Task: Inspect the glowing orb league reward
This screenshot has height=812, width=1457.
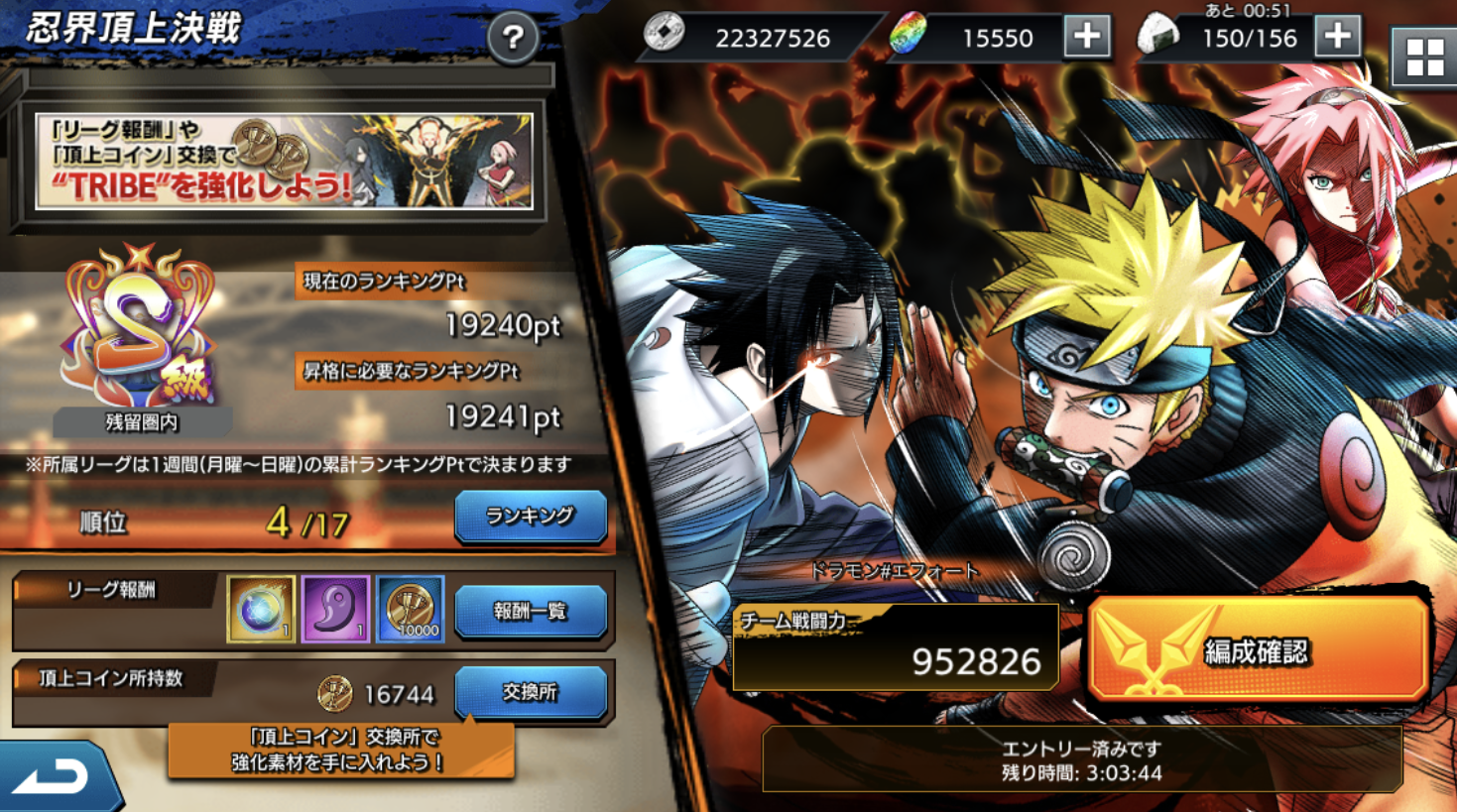Action: click(x=261, y=609)
